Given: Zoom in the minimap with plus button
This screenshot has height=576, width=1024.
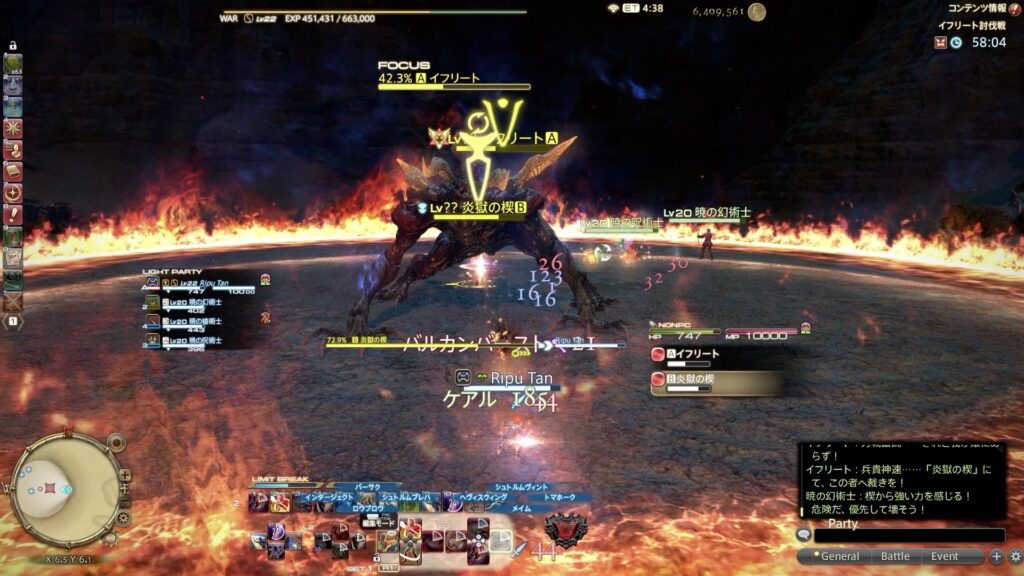Looking at the screenshot, I should coord(125,476).
